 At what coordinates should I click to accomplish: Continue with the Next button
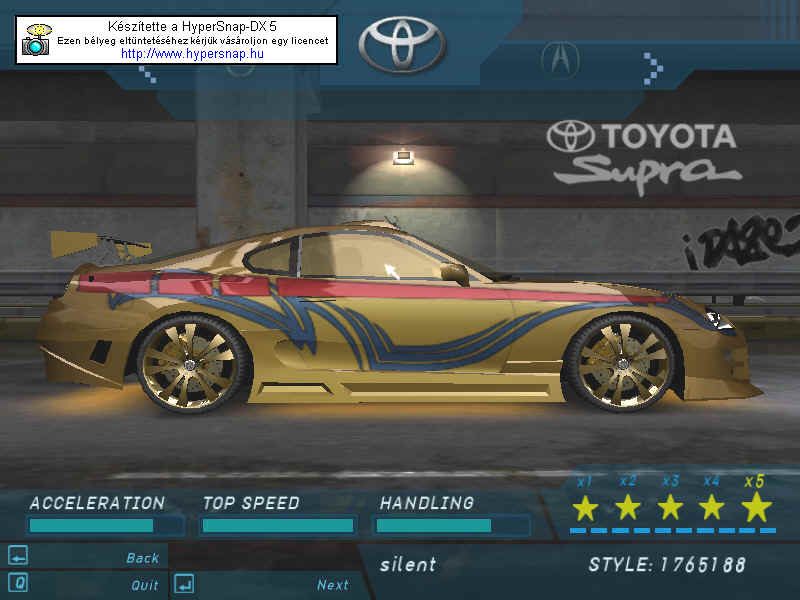pyautogui.click(x=332, y=585)
